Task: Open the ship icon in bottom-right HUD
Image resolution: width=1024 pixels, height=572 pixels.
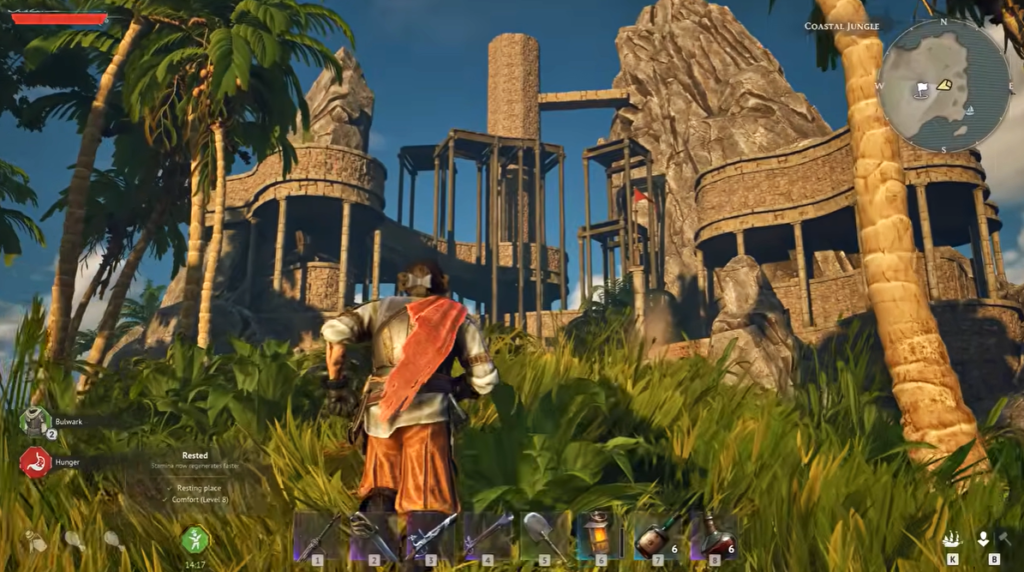Action: [953, 539]
